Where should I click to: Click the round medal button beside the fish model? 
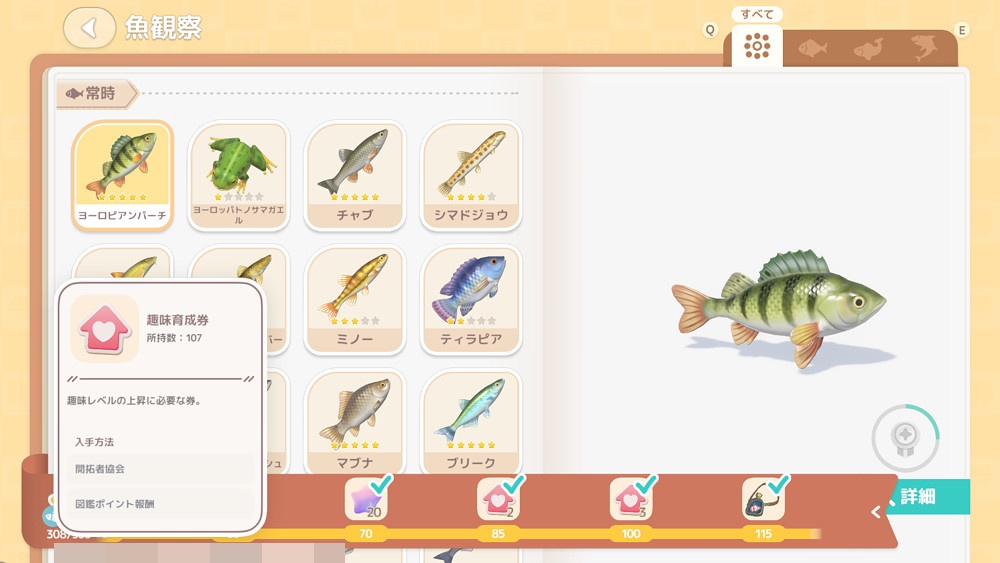pyautogui.click(x=904, y=437)
